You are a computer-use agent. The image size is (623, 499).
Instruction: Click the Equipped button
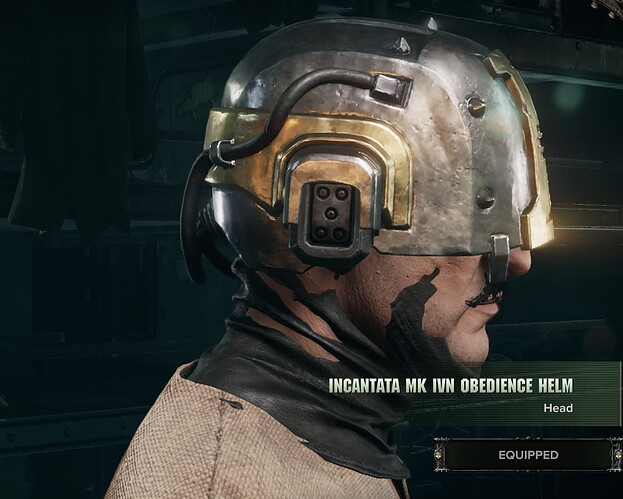(x=528, y=454)
